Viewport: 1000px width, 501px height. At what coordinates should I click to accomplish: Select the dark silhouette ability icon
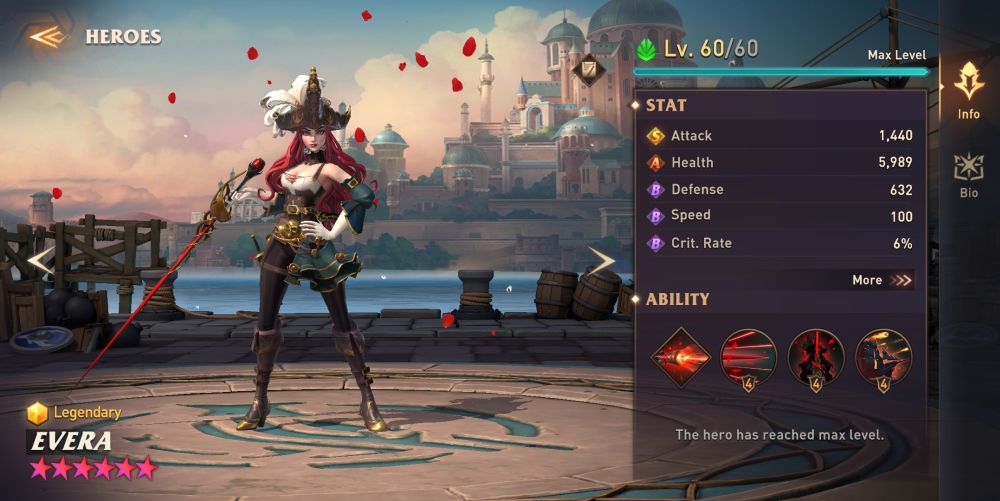point(816,357)
